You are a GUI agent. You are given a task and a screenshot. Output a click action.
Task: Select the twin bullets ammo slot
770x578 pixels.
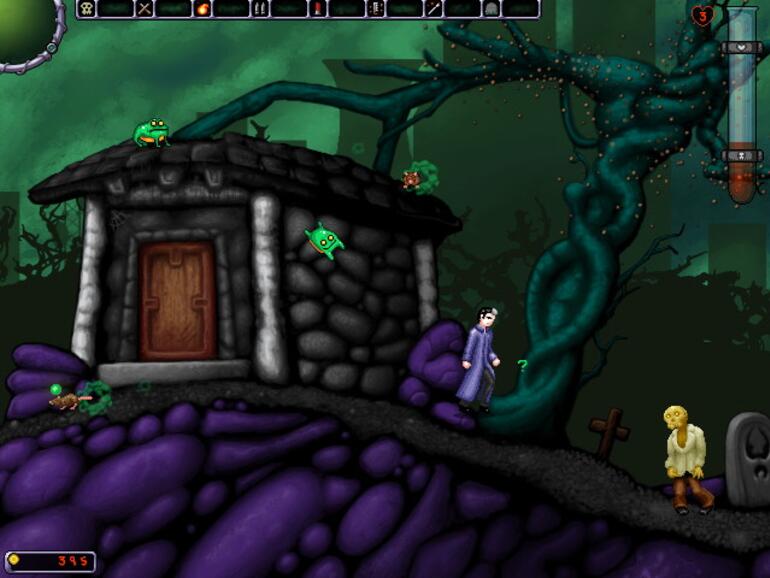(x=260, y=9)
